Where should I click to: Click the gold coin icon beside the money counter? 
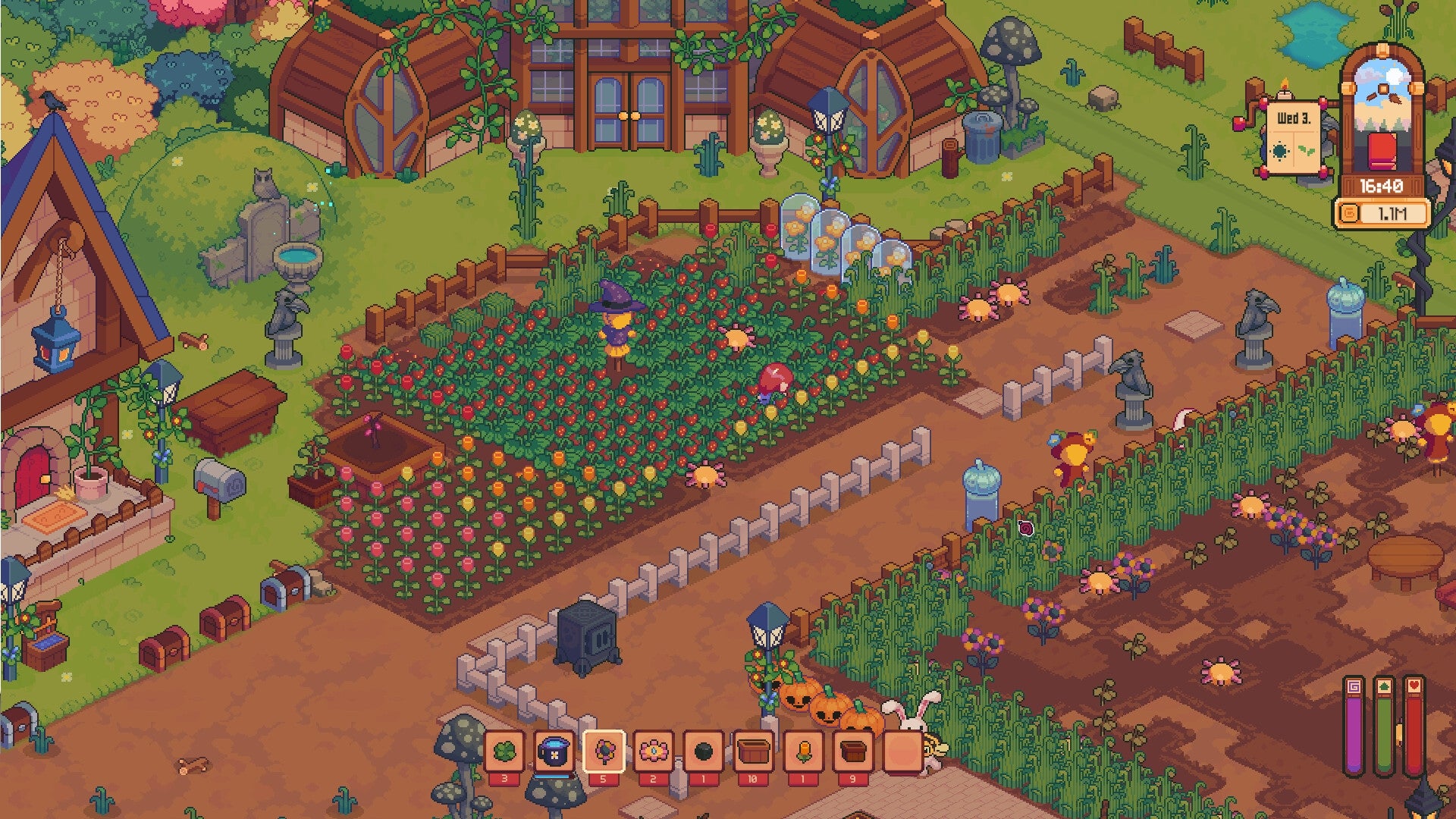tap(1349, 212)
